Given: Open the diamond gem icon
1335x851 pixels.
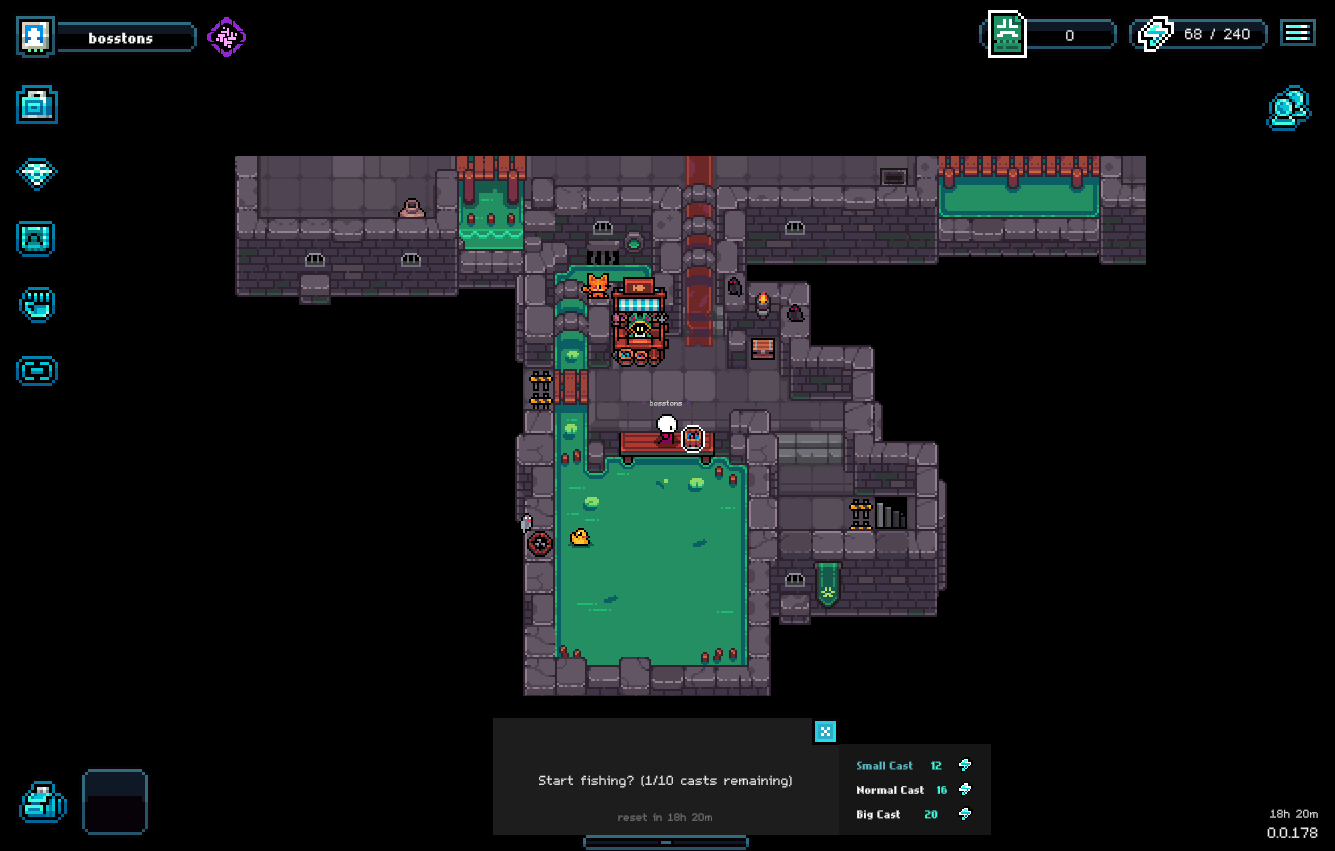Looking at the screenshot, I should pos(37,172).
